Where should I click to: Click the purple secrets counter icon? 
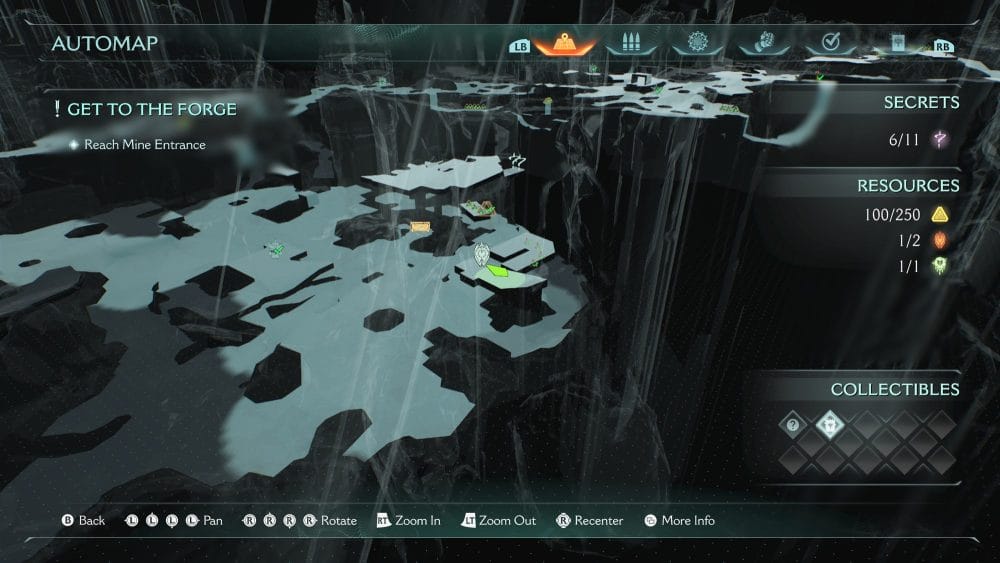click(940, 141)
